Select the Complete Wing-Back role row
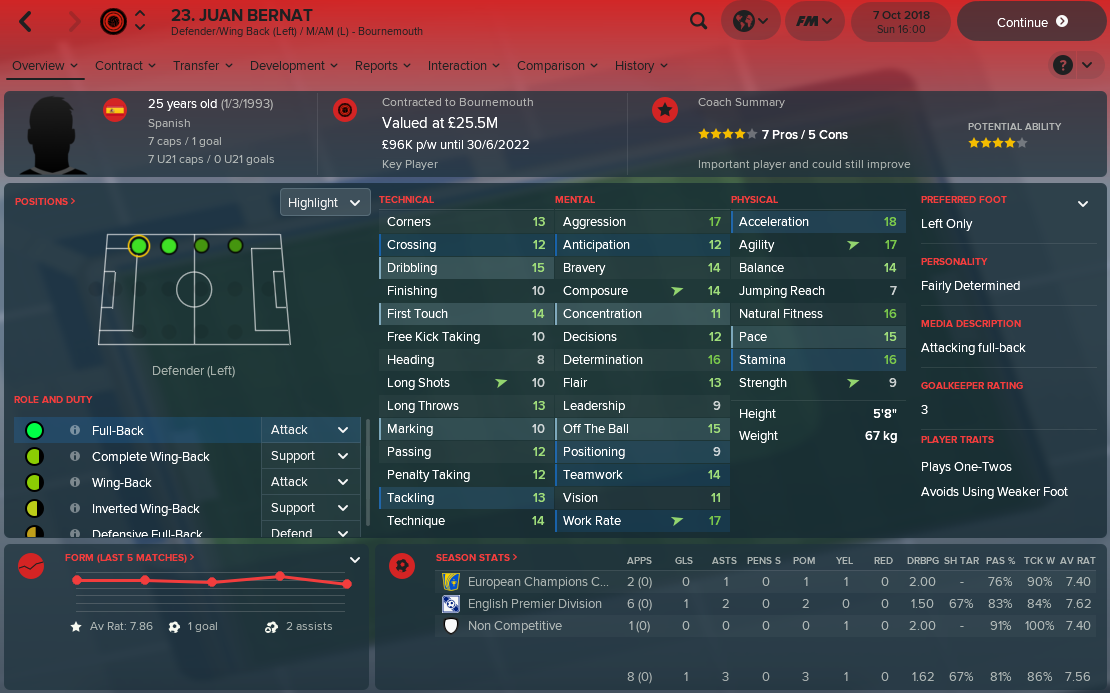 tap(150, 456)
